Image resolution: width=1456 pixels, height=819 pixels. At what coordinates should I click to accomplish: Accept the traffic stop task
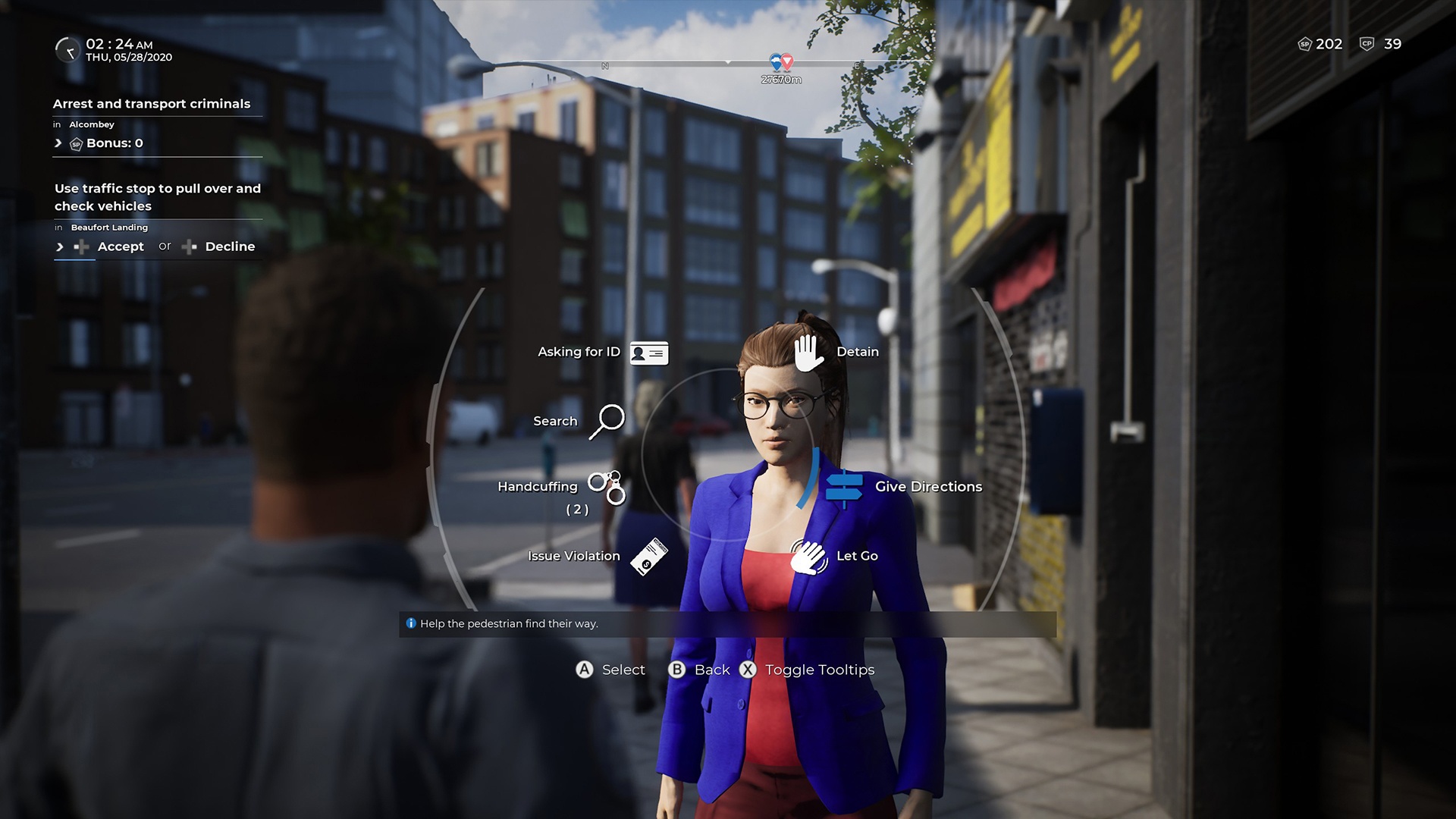point(120,246)
